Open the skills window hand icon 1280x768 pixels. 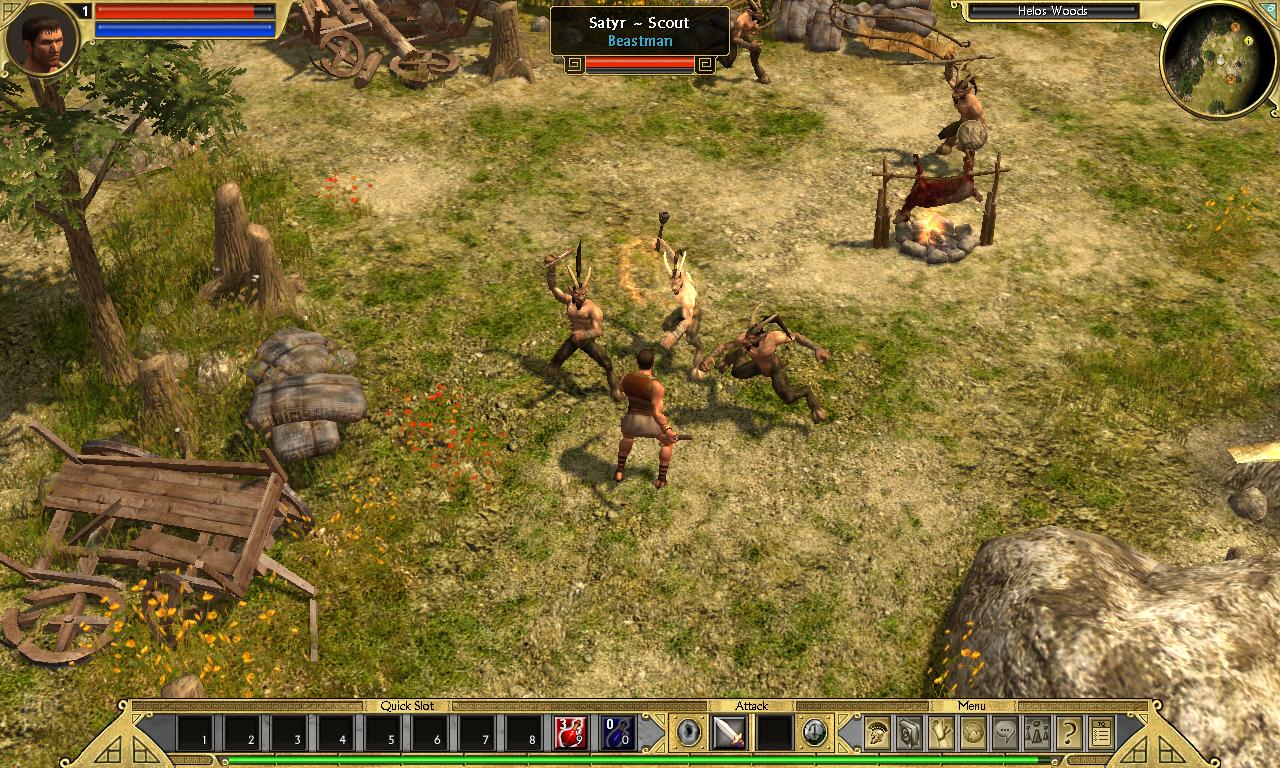coord(941,733)
